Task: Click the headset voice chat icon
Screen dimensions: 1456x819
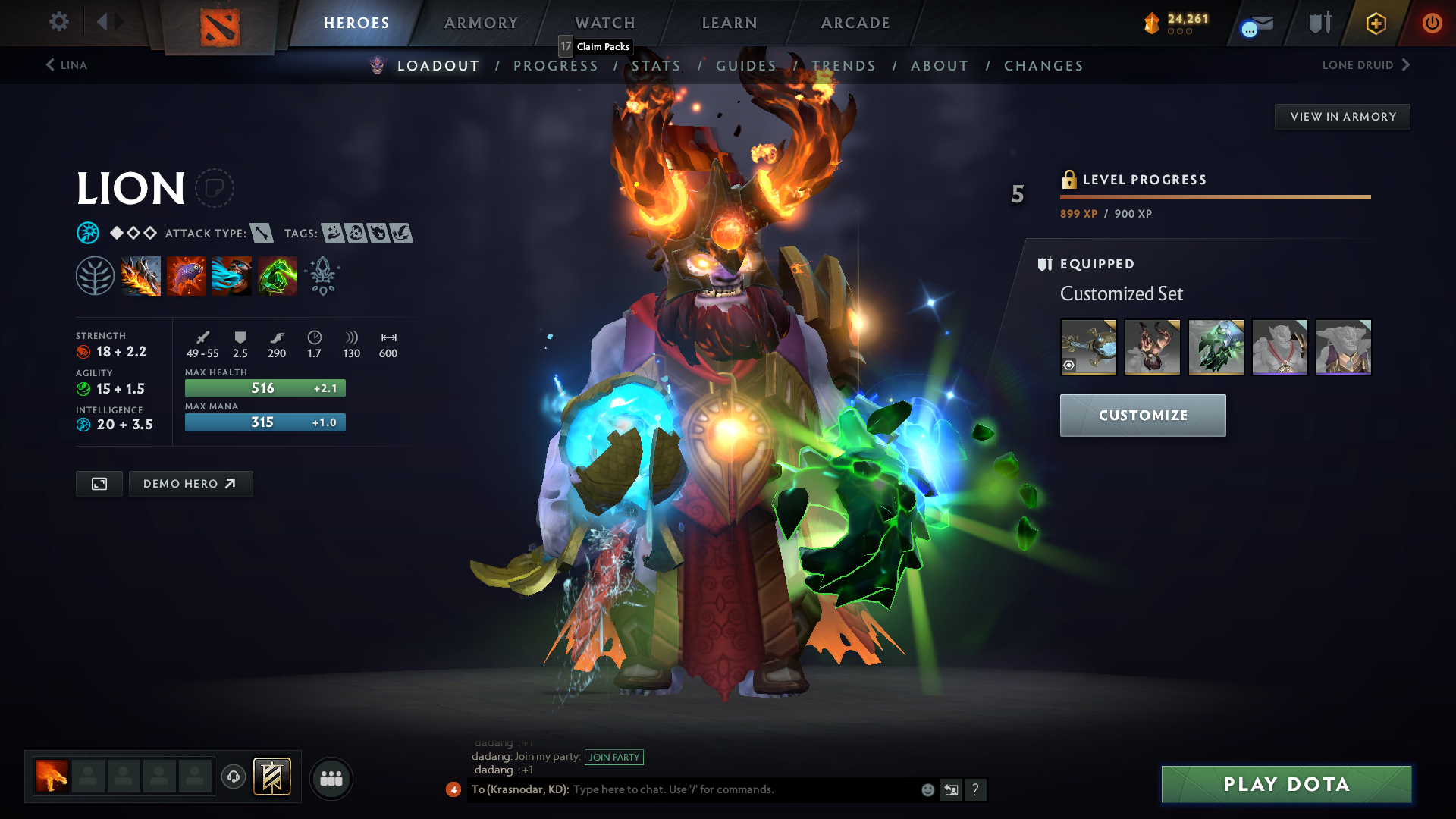Action: (x=233, y=777)
